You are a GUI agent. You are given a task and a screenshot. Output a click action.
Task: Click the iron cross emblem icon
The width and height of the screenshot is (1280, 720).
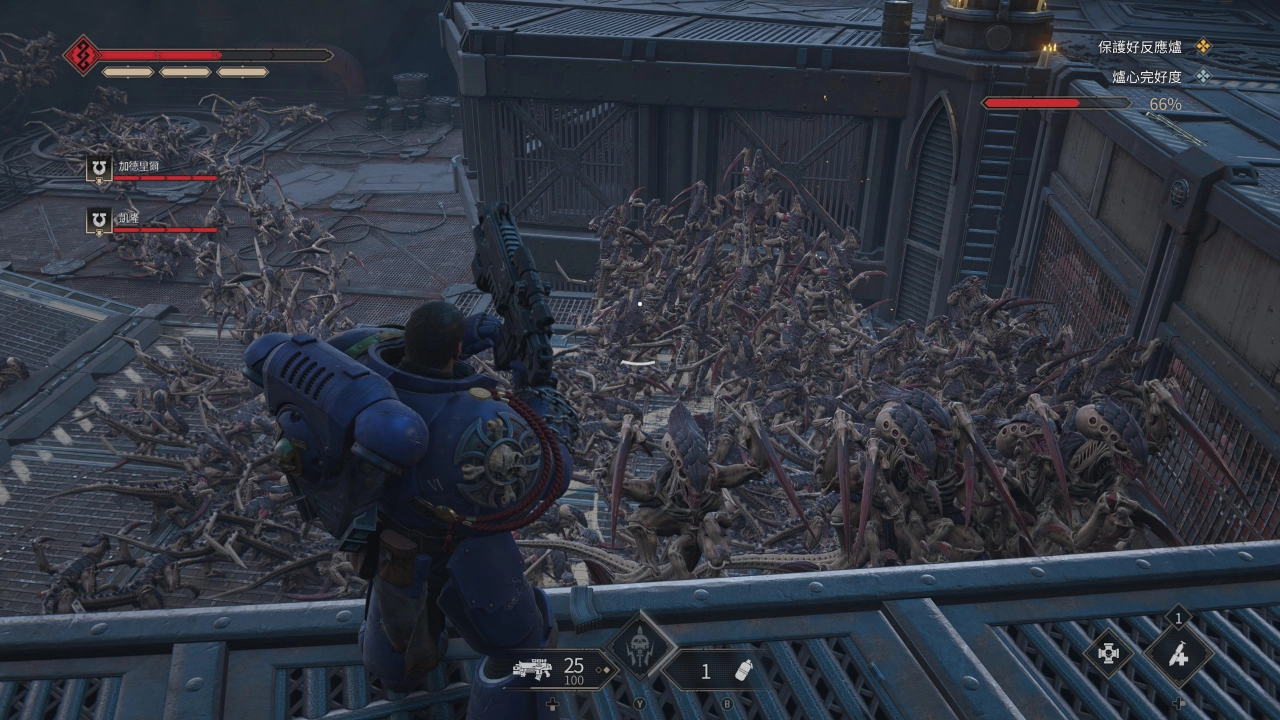coord(1108,654)
